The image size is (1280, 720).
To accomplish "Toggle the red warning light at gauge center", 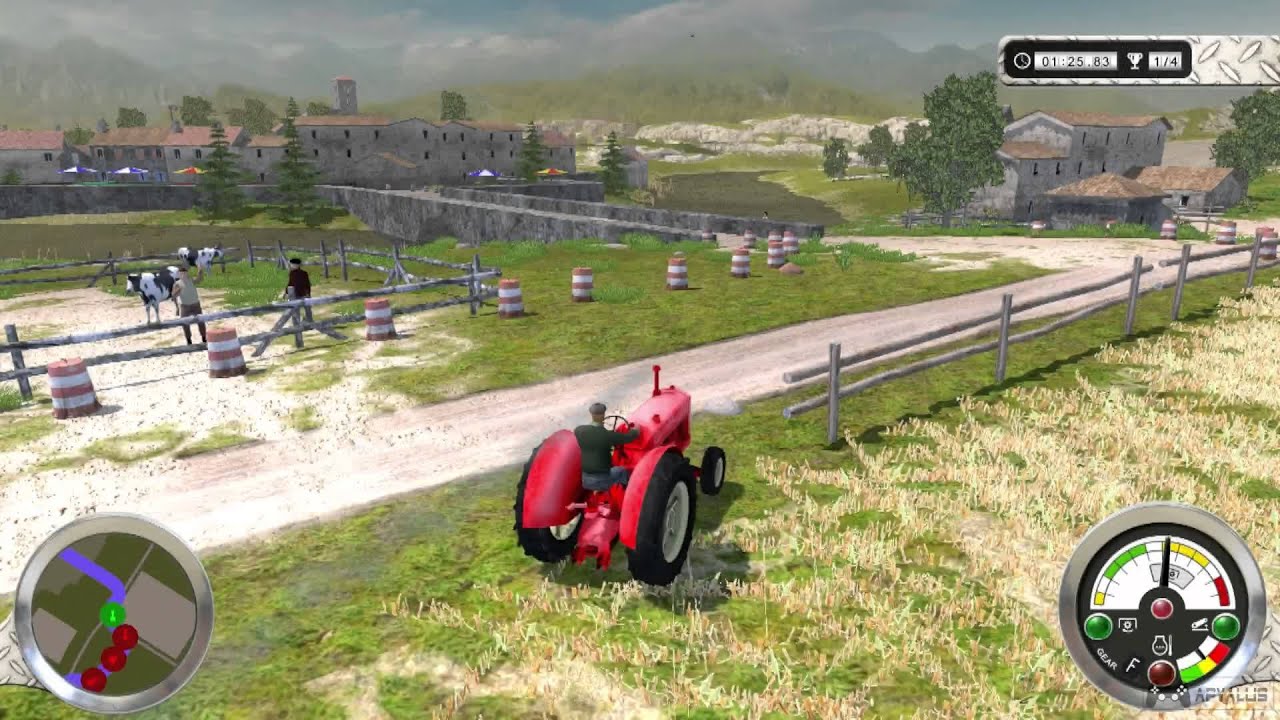I will pyautogui.click(x=1162, y=607).
